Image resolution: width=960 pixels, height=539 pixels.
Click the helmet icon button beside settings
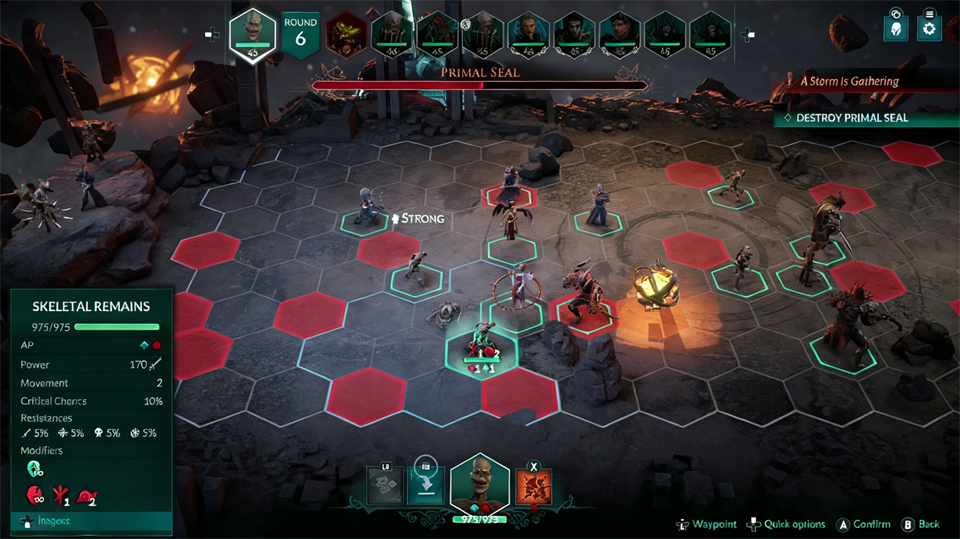pyautogui.click(x=895, y=28)
